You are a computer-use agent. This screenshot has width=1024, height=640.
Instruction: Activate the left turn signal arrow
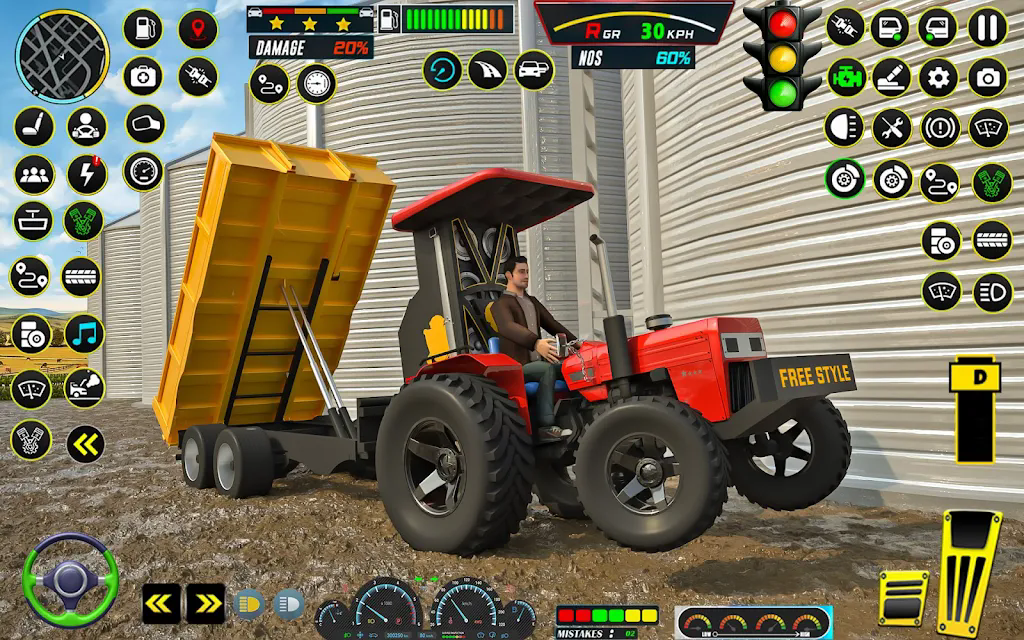coord(160,602)
